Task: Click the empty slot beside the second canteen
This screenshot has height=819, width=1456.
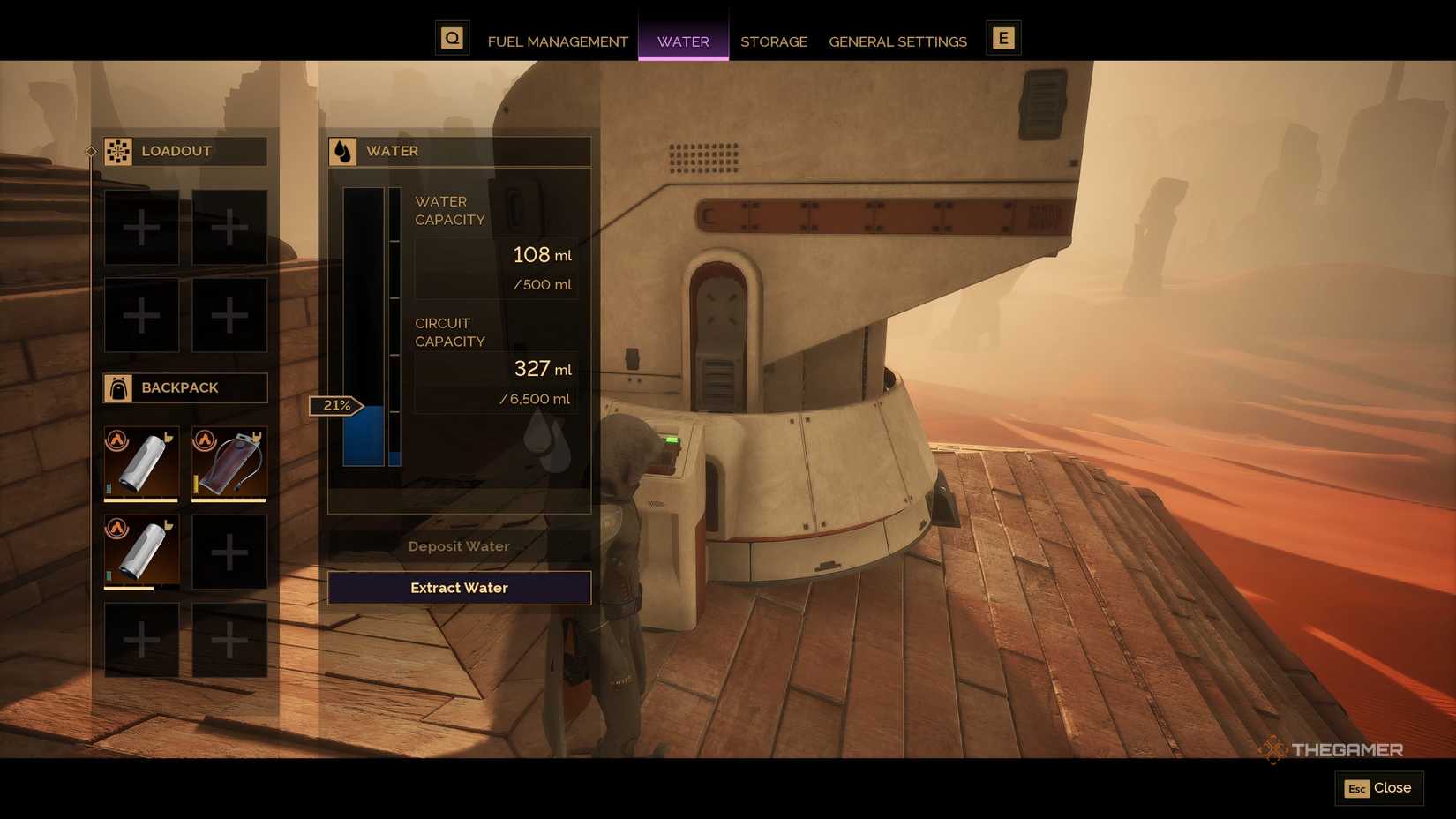Action: click(x=229, y=551)
